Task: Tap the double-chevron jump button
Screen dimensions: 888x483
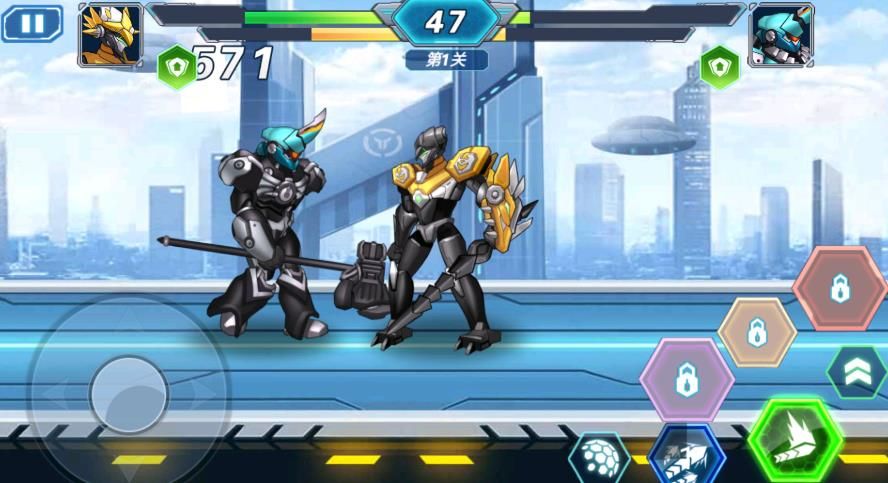Action: click(x=857, y=371)
